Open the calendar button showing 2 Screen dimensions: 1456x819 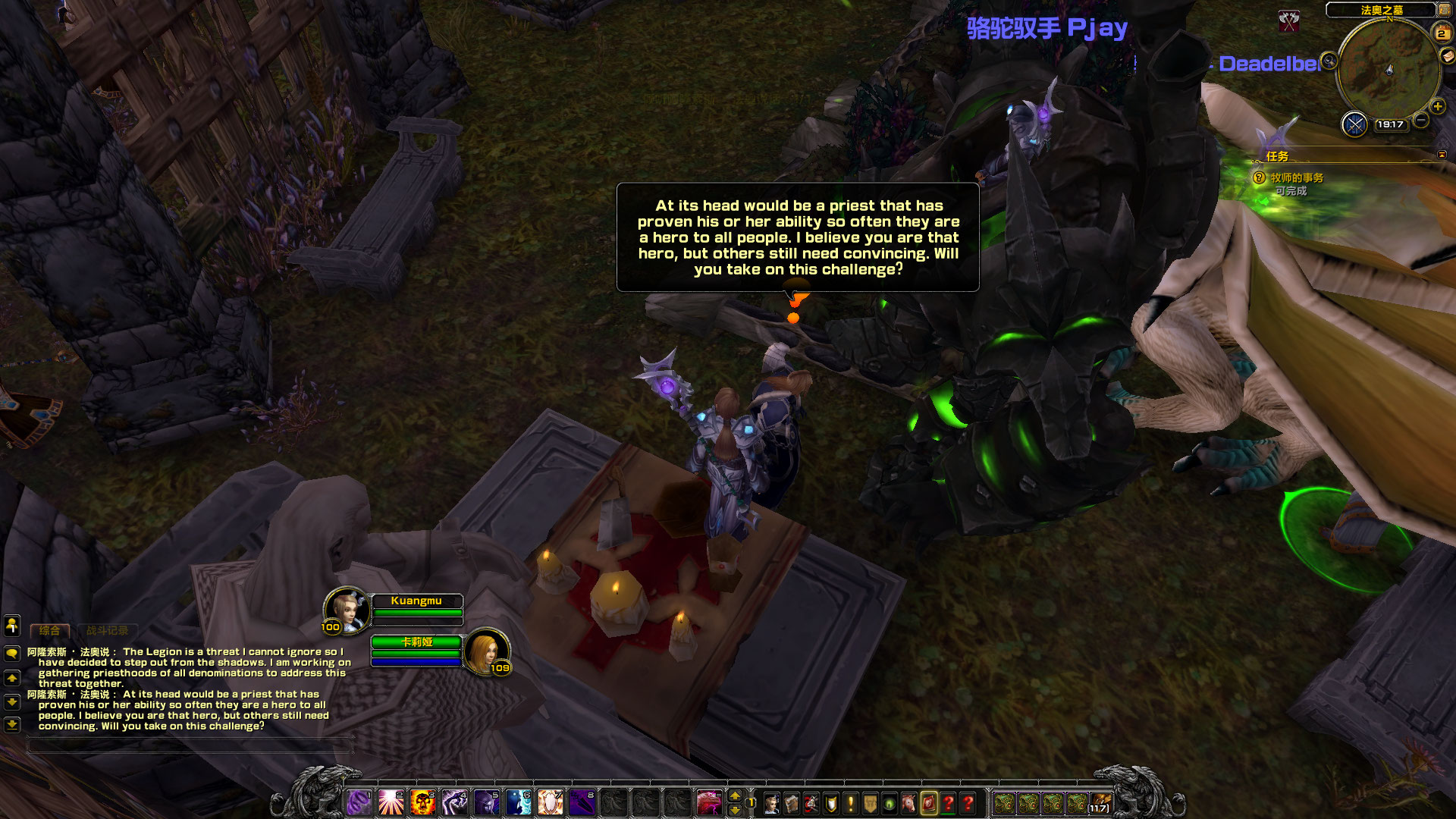(1441, 33)
